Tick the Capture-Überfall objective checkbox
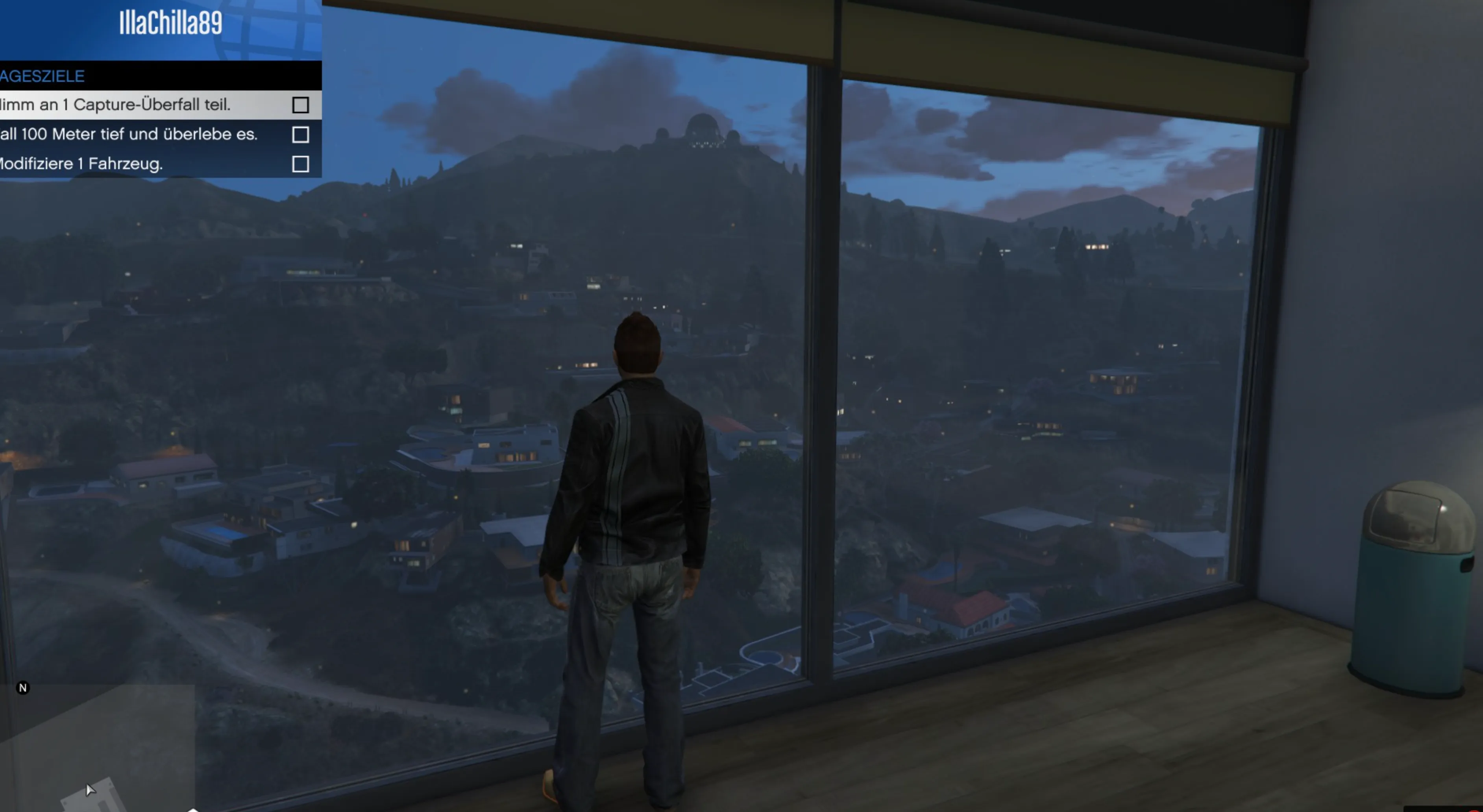The image size is (1483, 812). (x=301, y=105)
